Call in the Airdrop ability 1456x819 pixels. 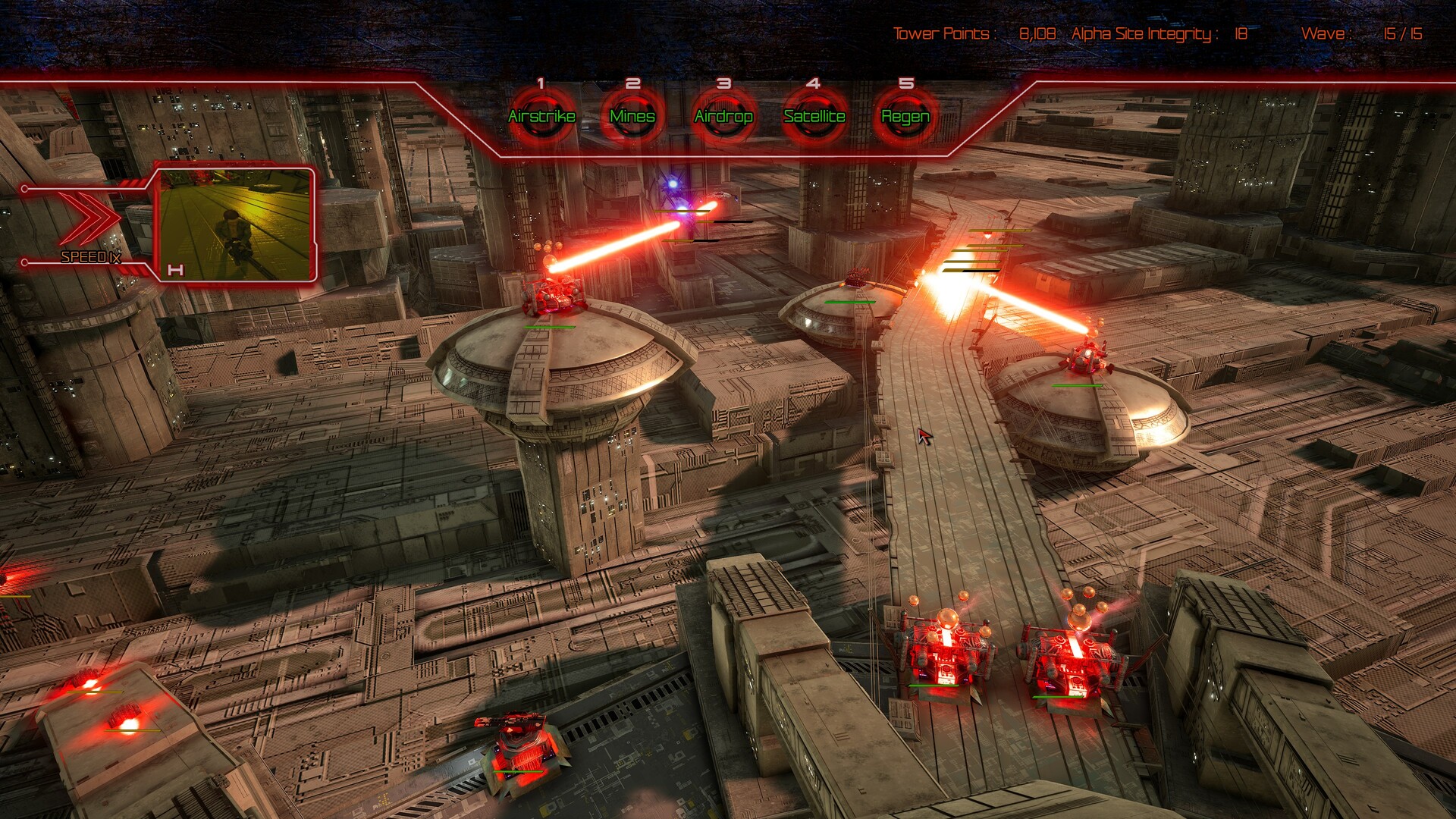[723, 117]
